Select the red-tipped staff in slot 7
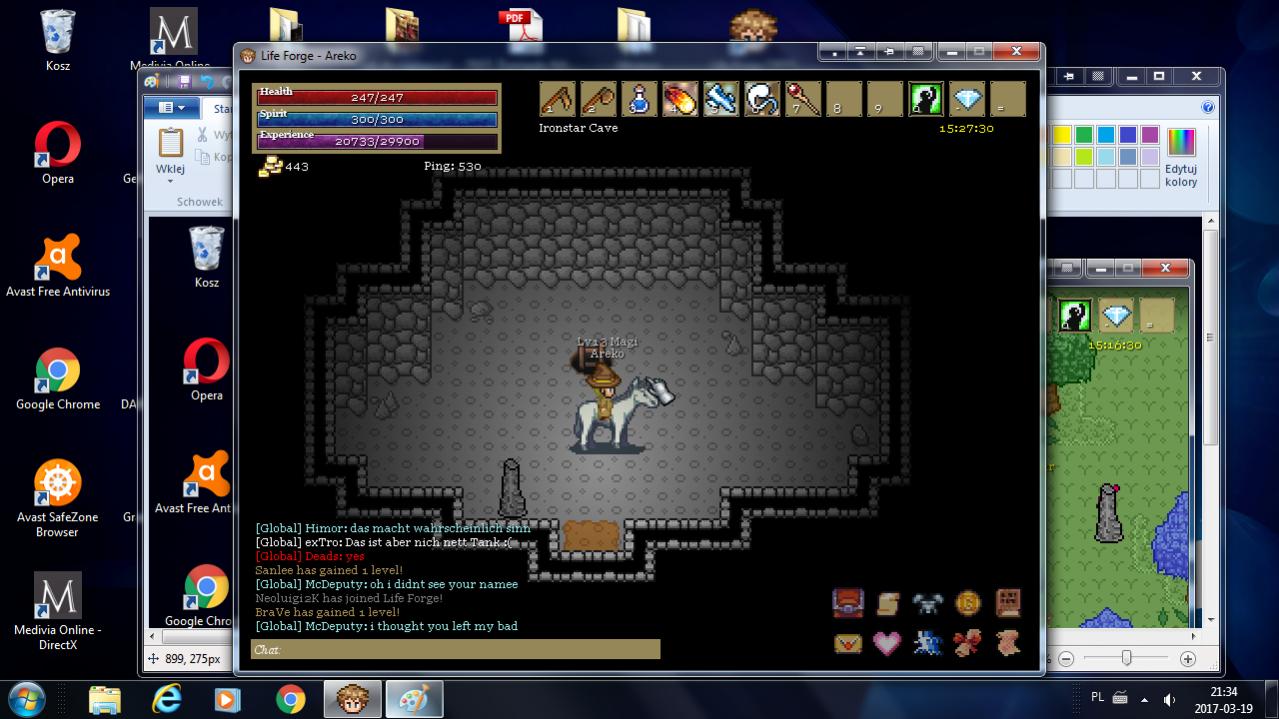 (803, 99)
